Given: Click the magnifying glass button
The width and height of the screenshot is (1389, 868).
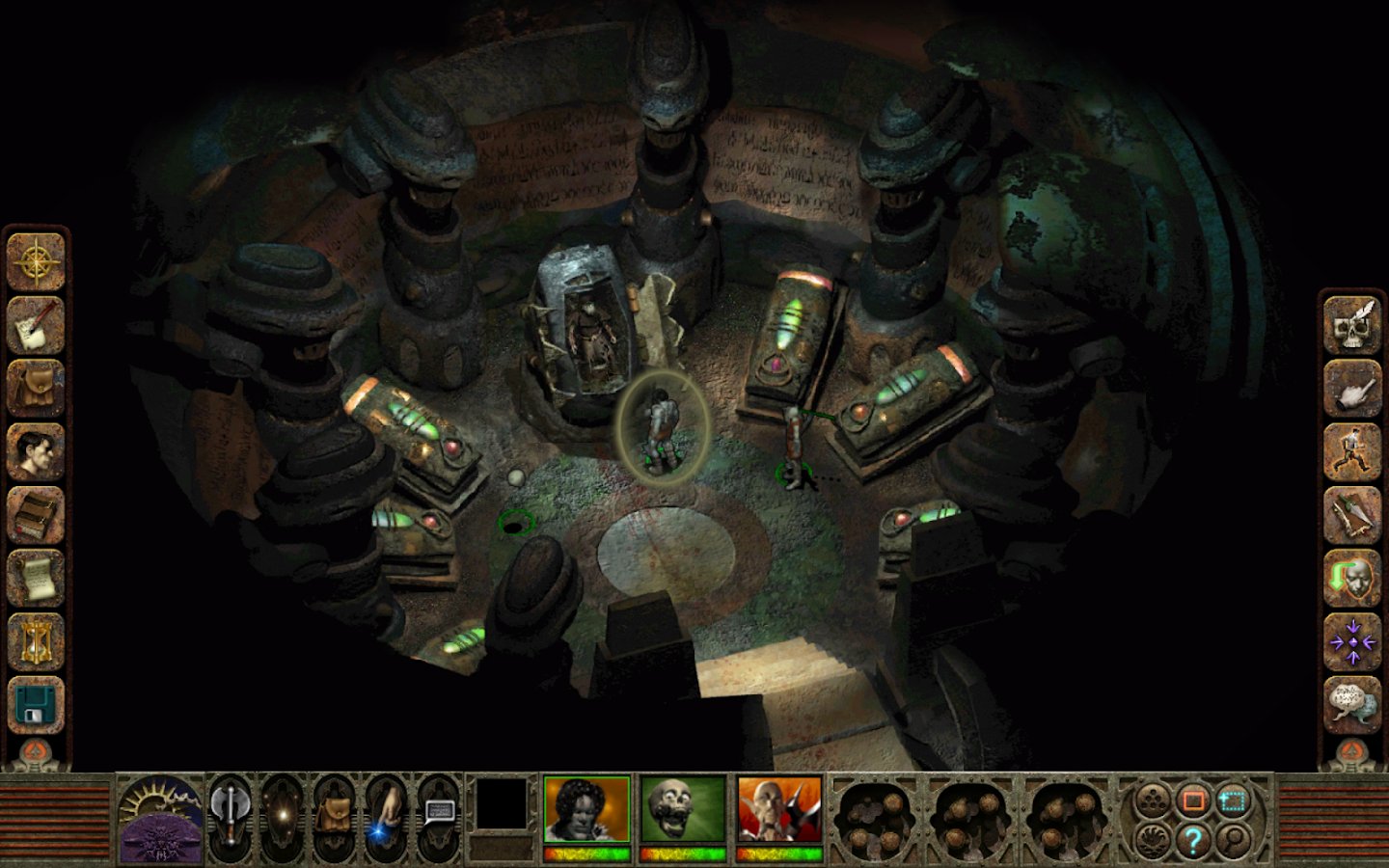Looking at the screenshot, I should 1233,840.
